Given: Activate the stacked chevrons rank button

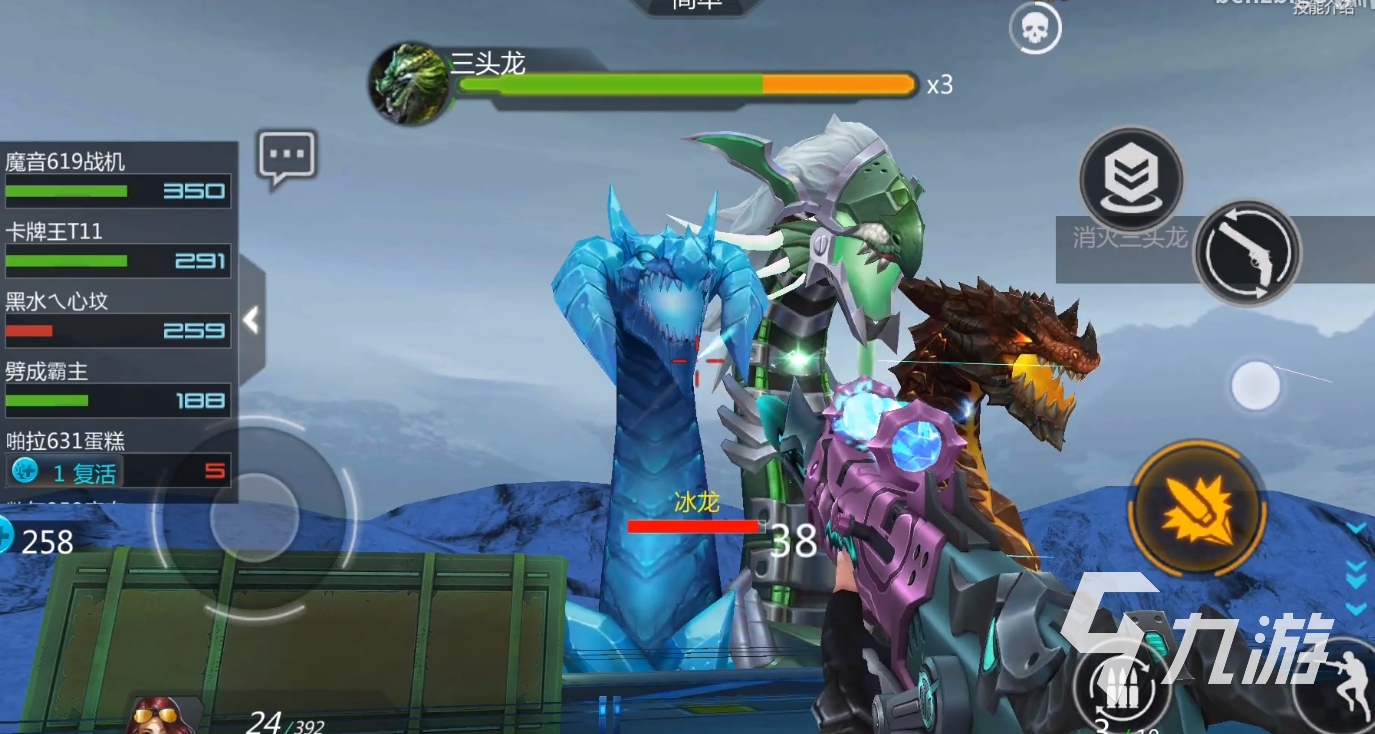Looking at the screenshot, I should click(1131, 180).
